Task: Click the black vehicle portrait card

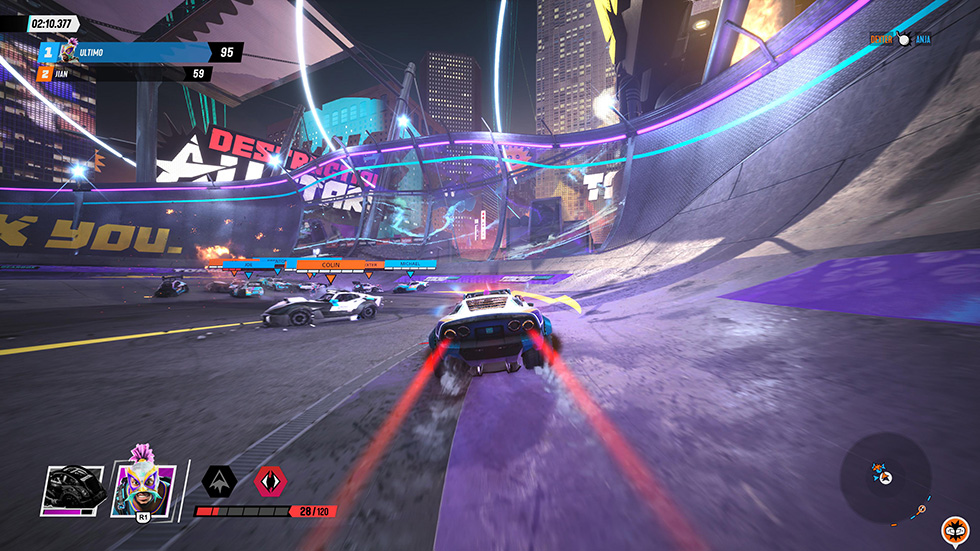Action: tap(72, 490)
